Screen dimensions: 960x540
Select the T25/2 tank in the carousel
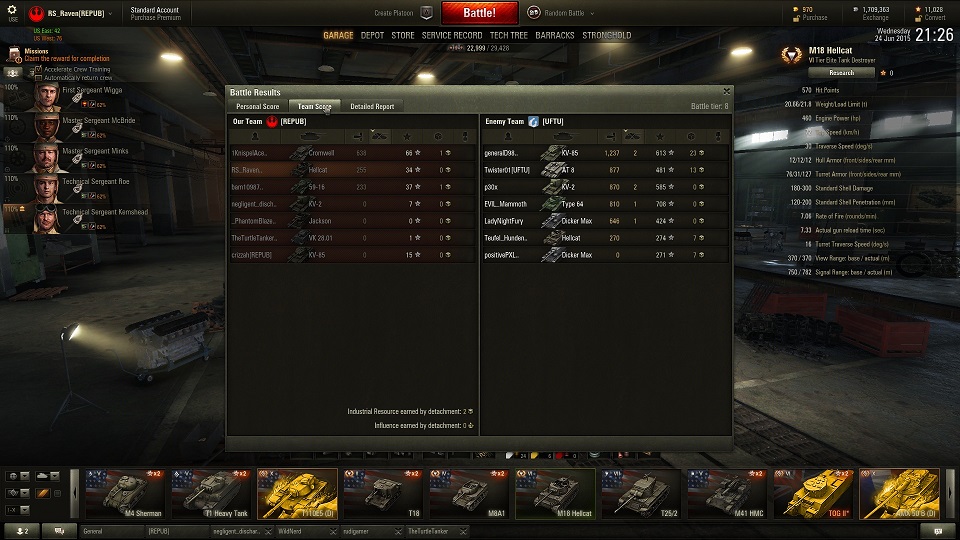click(640, 494)
